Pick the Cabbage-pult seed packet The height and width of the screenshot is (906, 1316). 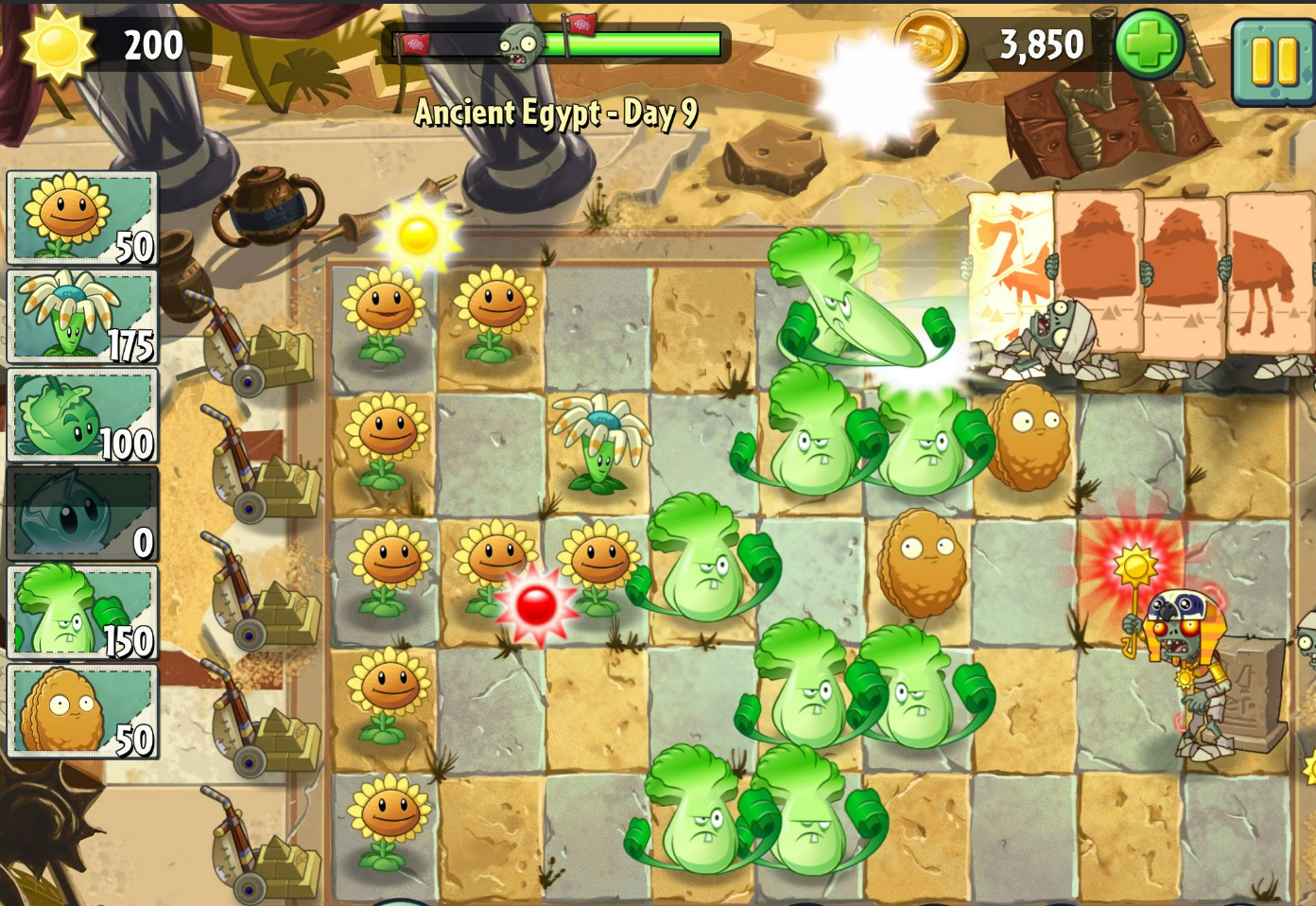pyautogui.click(x=82, y=415)
